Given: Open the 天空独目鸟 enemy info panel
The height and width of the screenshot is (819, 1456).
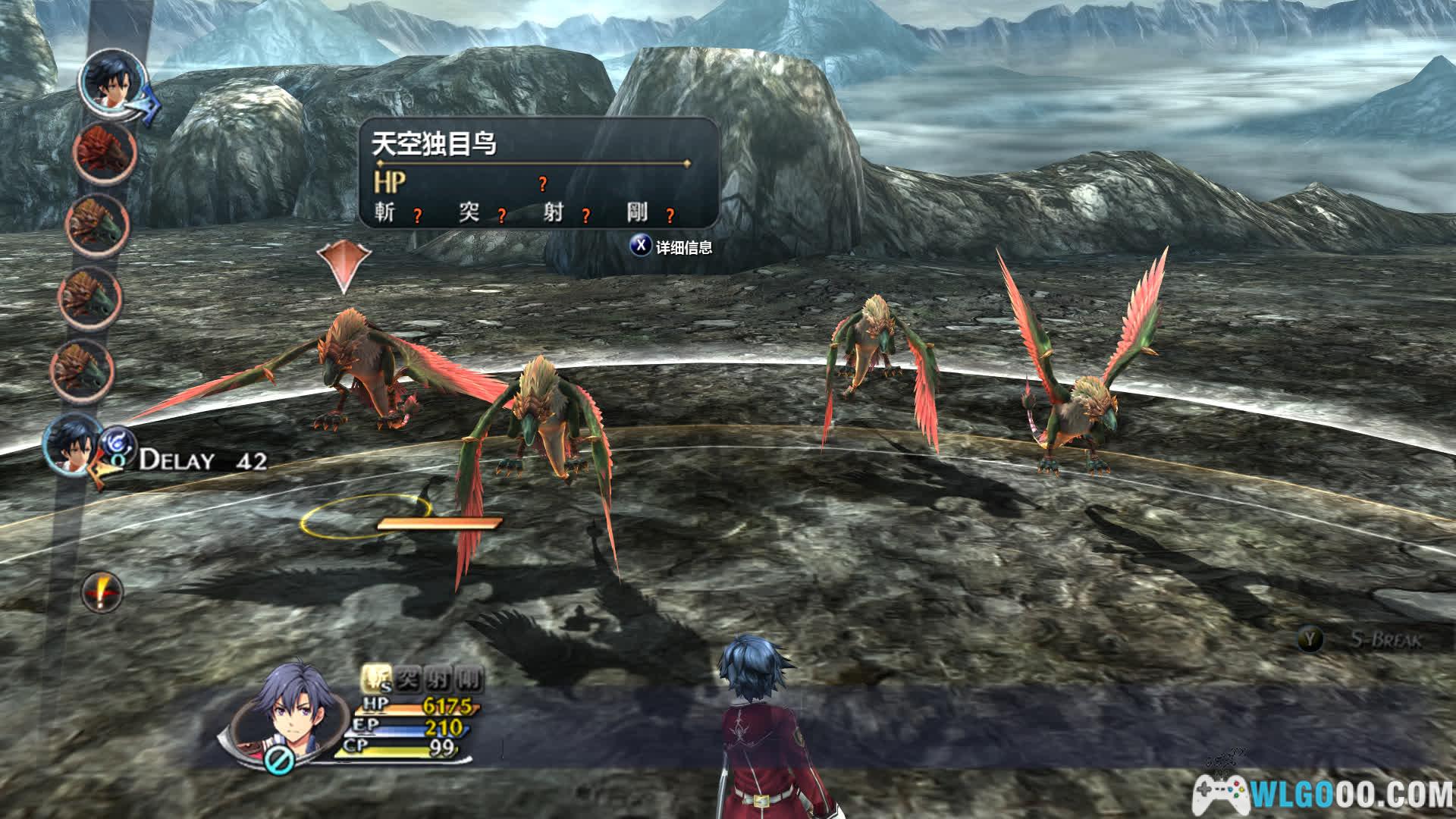Looking at the screenshot, I should pos(538,173).
